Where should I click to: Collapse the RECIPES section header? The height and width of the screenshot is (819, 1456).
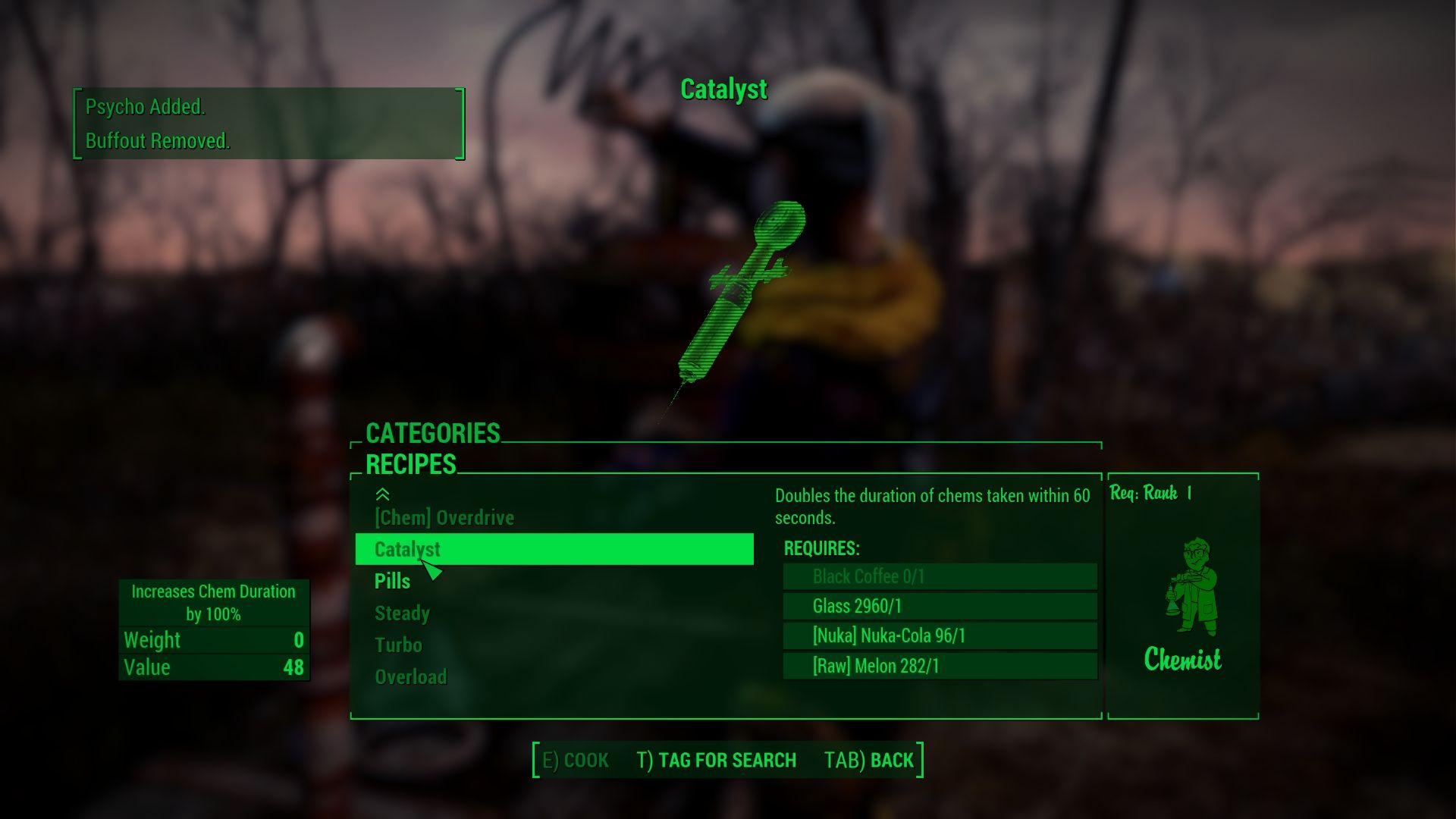[x=410, y=464]
